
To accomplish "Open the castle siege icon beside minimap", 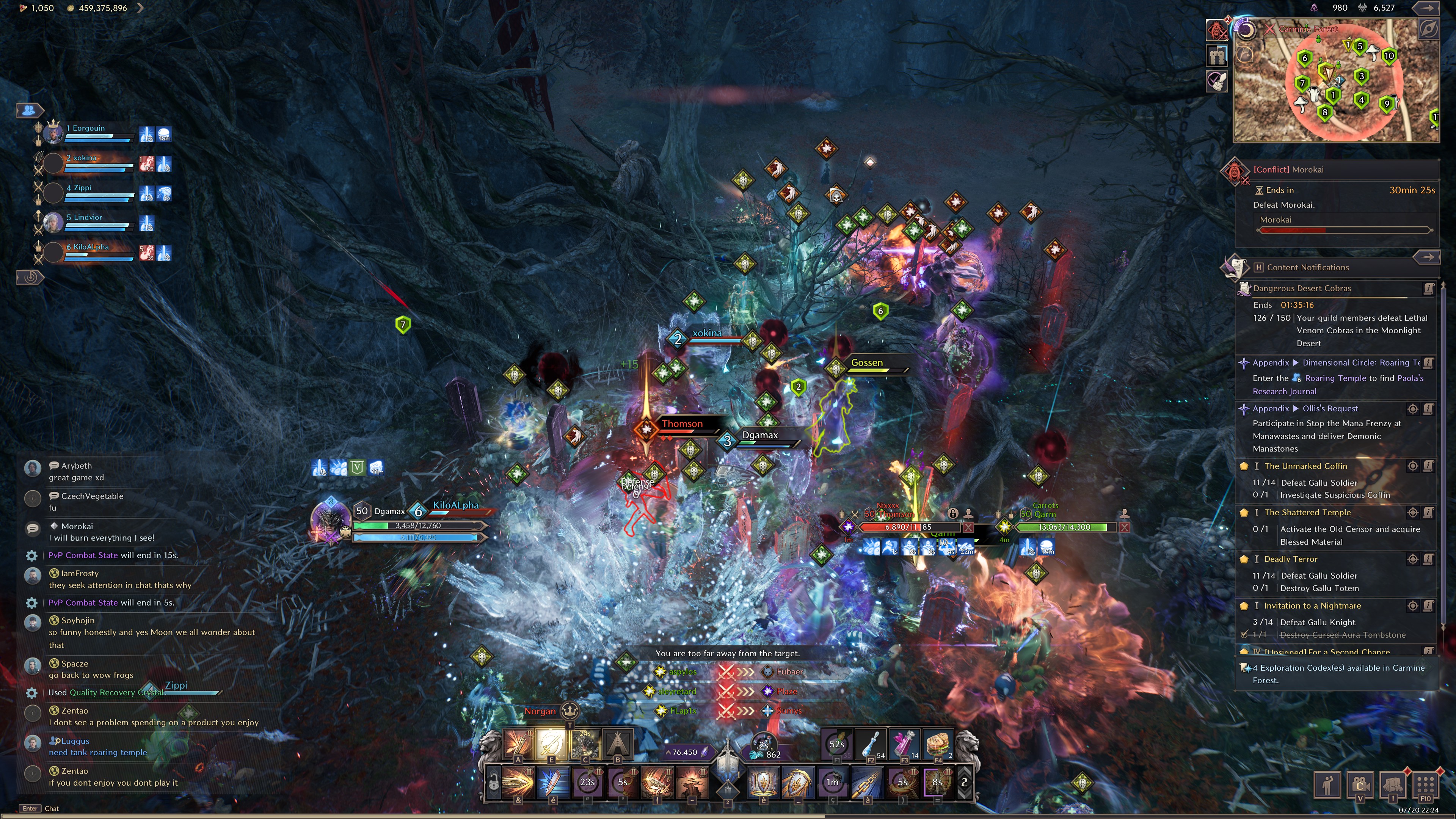I will tap(1217, 55).
